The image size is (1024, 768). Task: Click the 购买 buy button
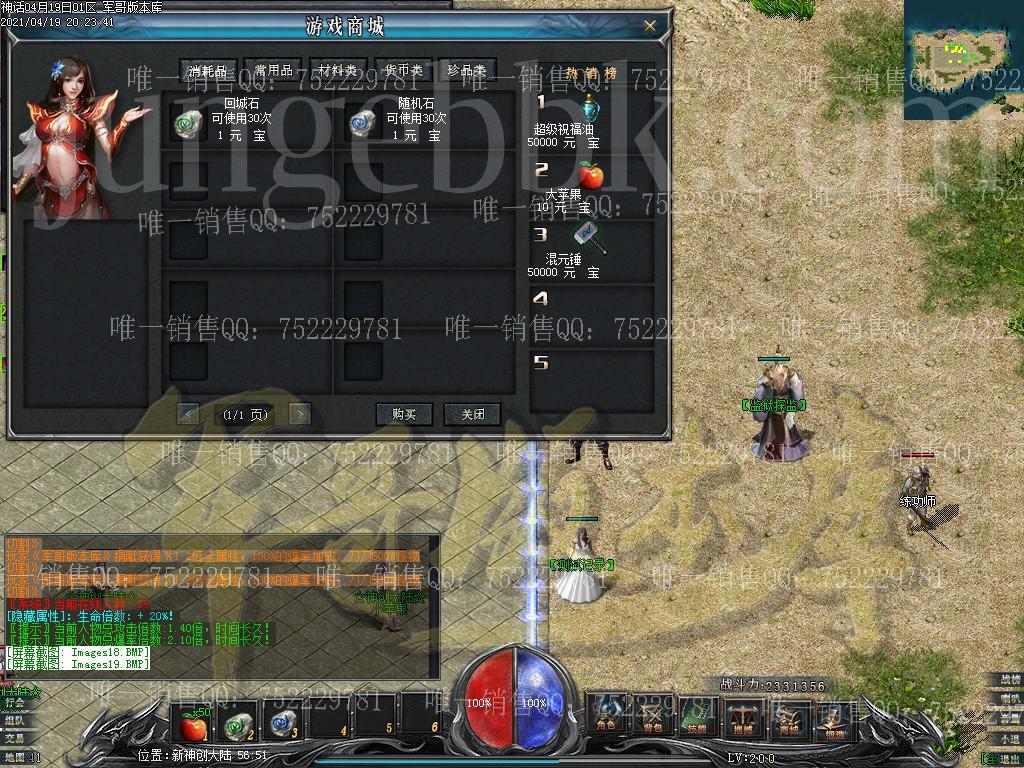pos(404,414)
